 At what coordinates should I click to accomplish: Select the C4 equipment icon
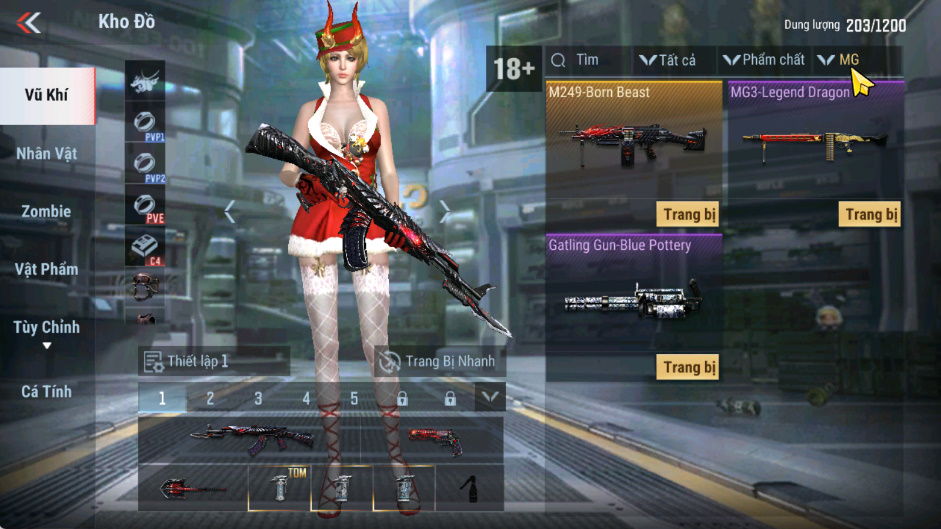pyautogui.click(x=146, y=247)
